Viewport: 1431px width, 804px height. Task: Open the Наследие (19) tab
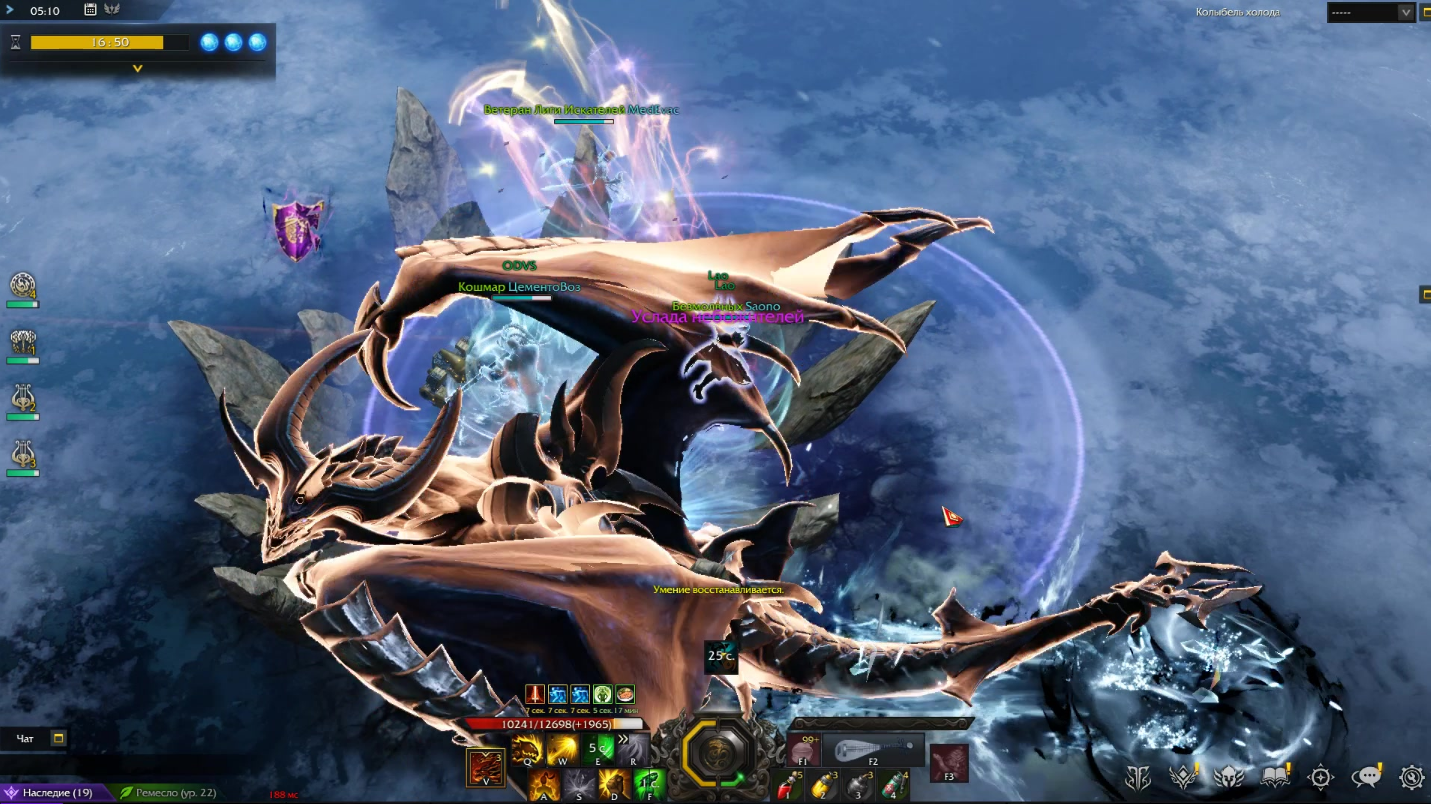coord(52,793)
